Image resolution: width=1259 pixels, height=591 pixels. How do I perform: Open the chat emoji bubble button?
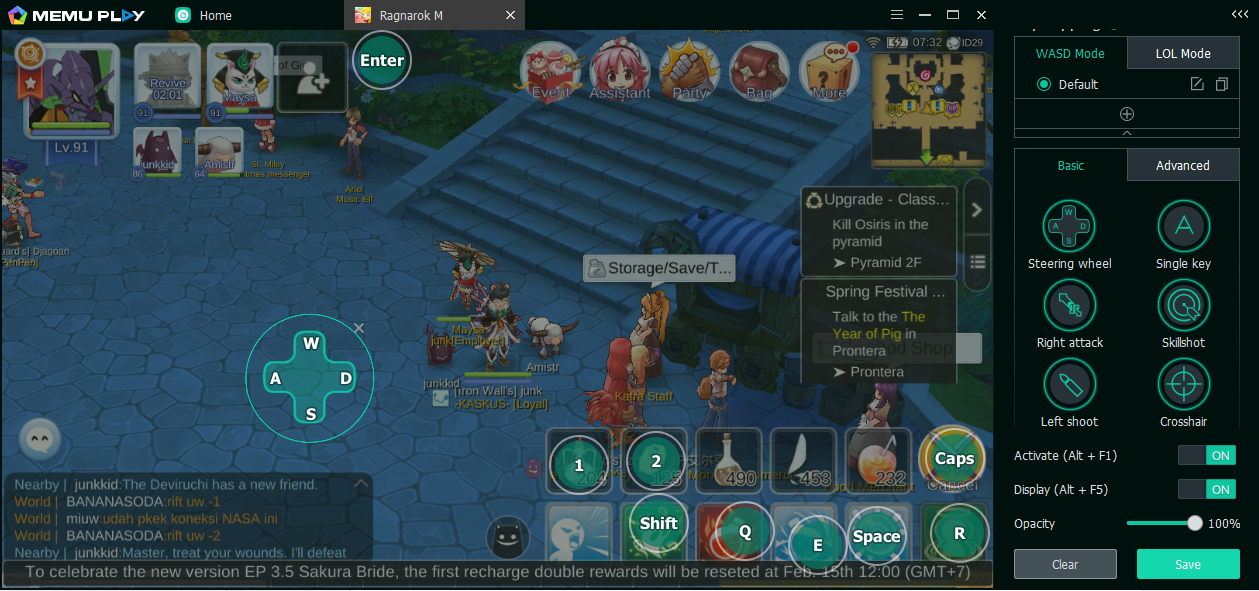point(40,438)
